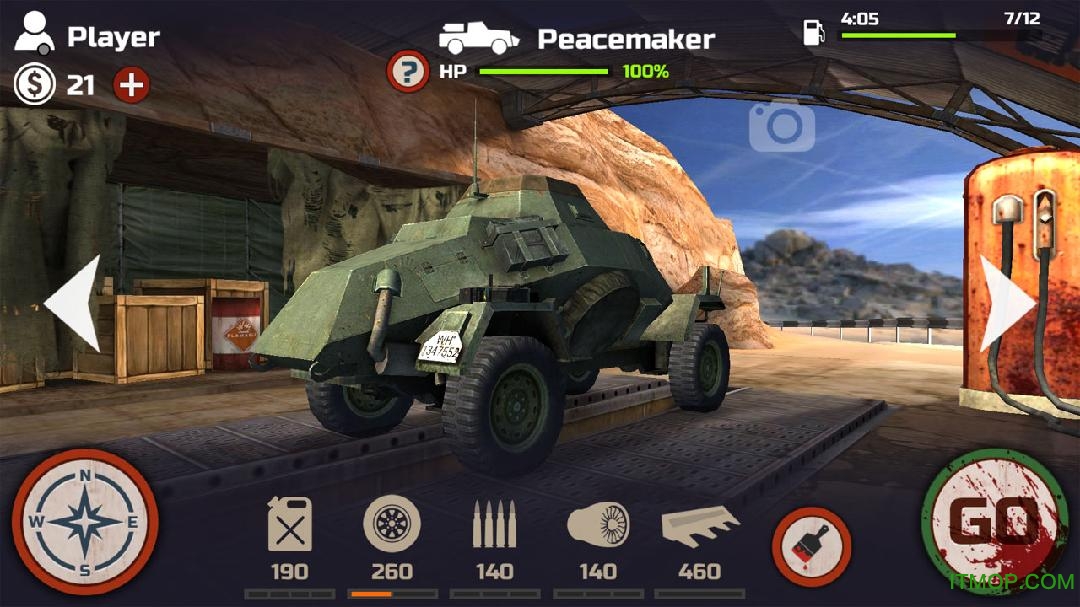Take a photo with the camera icon
Image resolution: width=1080 pixels, height=607 pixels.
coord(781,126)
